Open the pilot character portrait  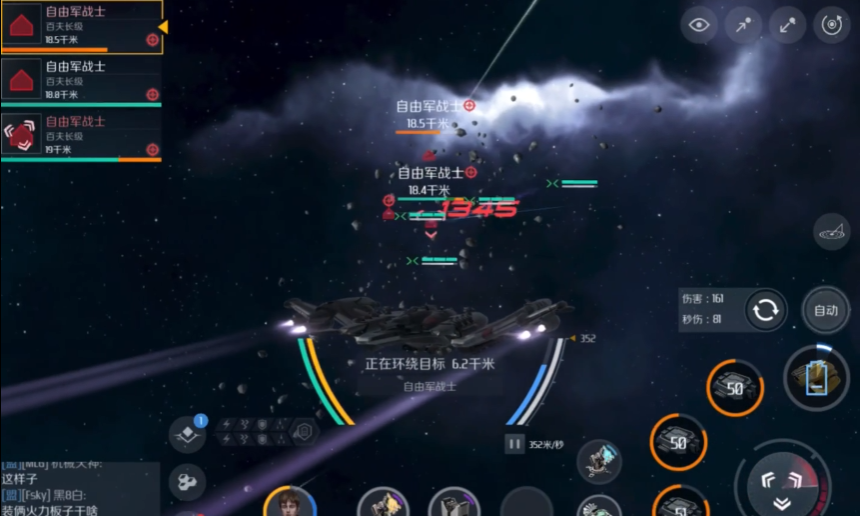click(x=290, y=502)
